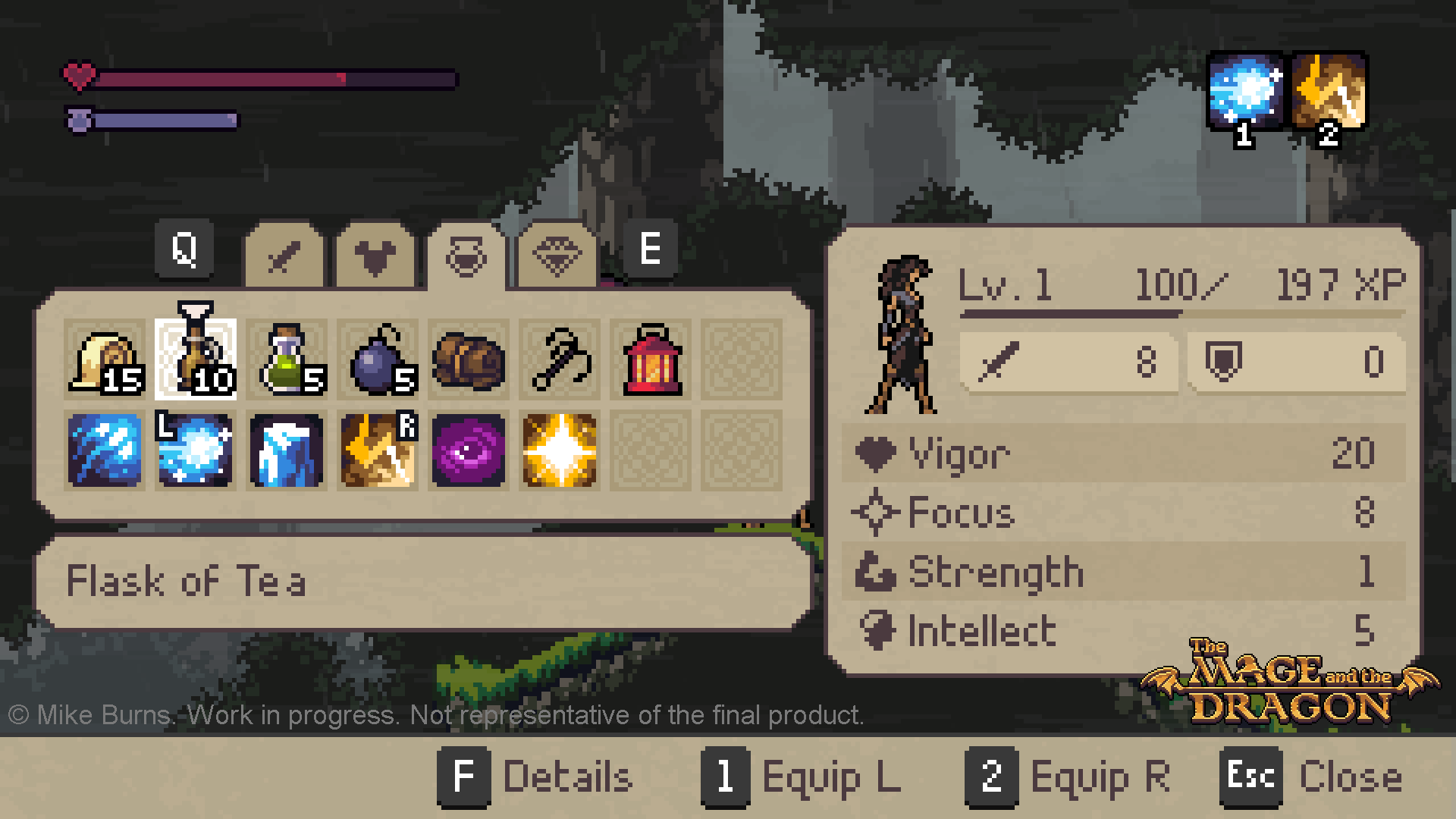Select the pot consumables tab

[x=466, y=256]
